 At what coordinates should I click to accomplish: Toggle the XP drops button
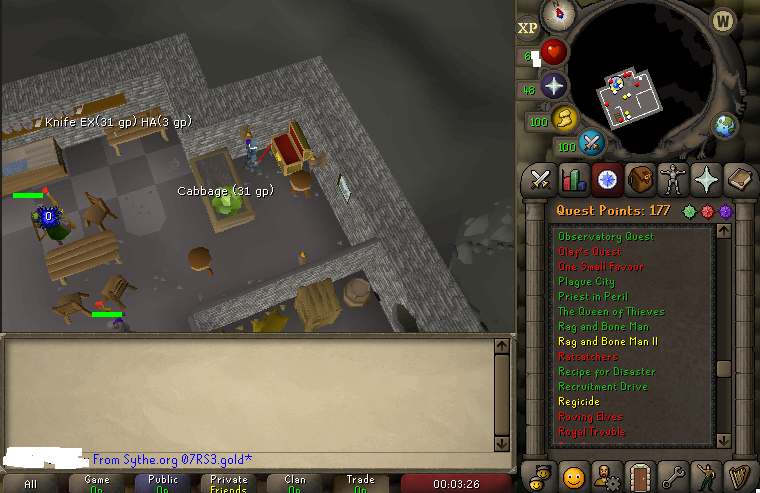pos(528,29)
